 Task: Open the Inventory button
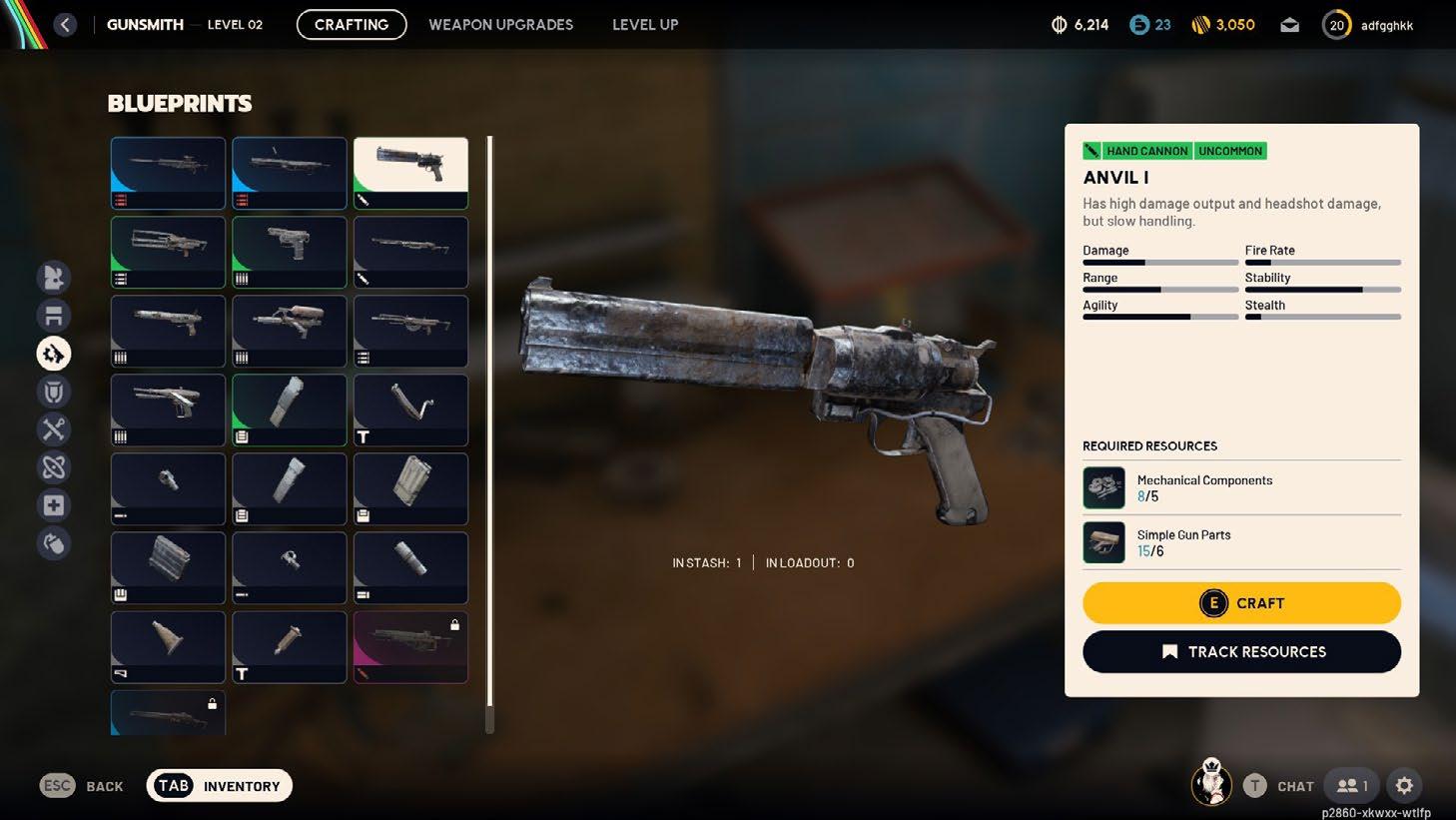[x=220, y=786]
